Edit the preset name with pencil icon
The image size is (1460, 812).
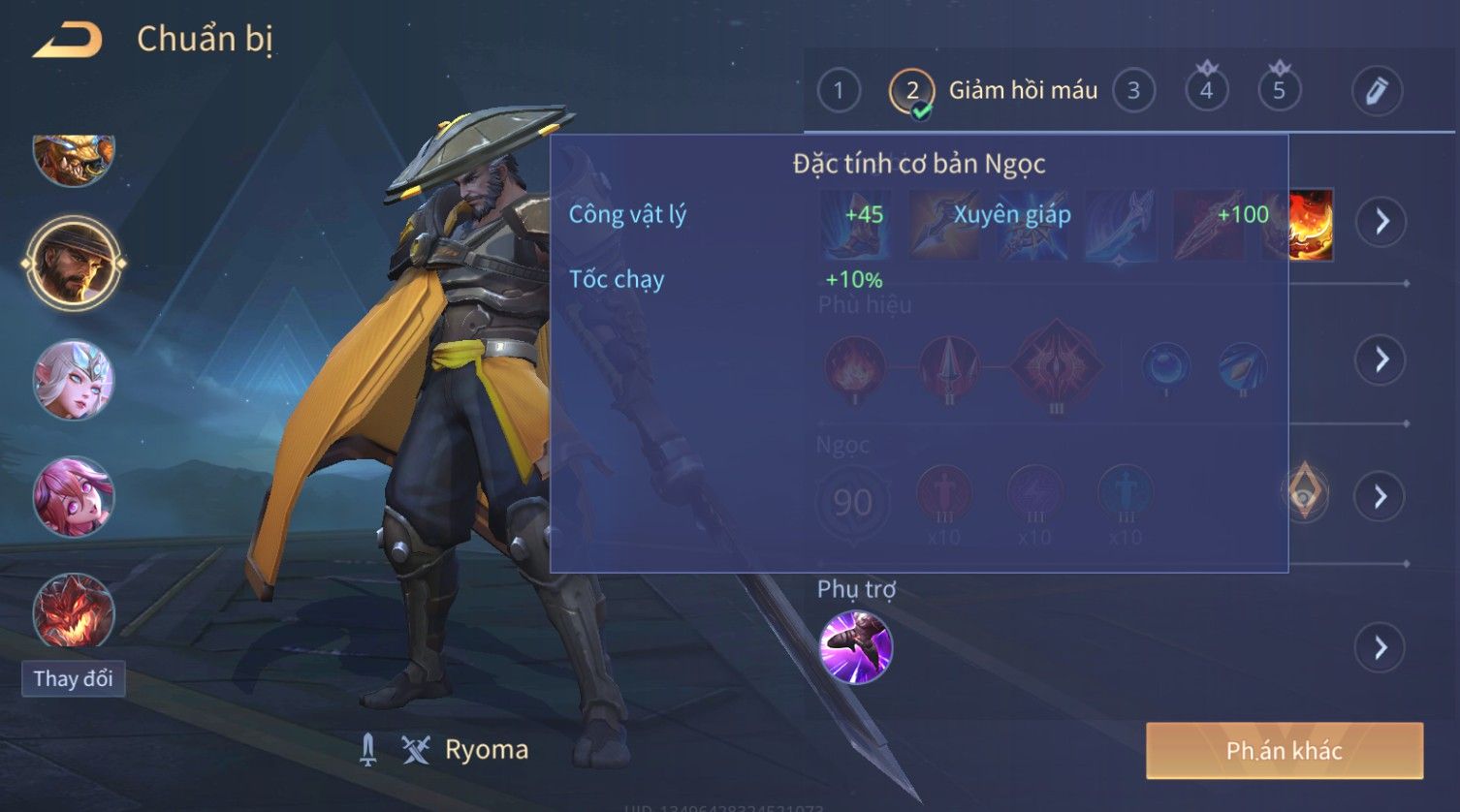click(1377, 91)
